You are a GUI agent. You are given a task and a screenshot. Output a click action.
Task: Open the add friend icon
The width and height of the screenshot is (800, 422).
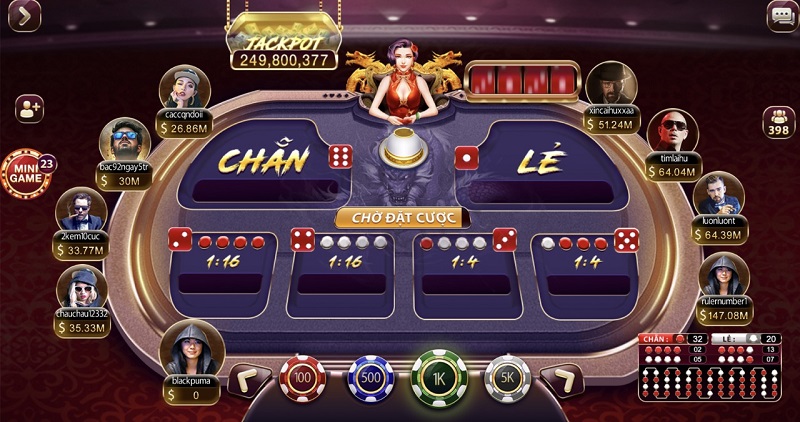pyautogui.click(x=29, y=108)
